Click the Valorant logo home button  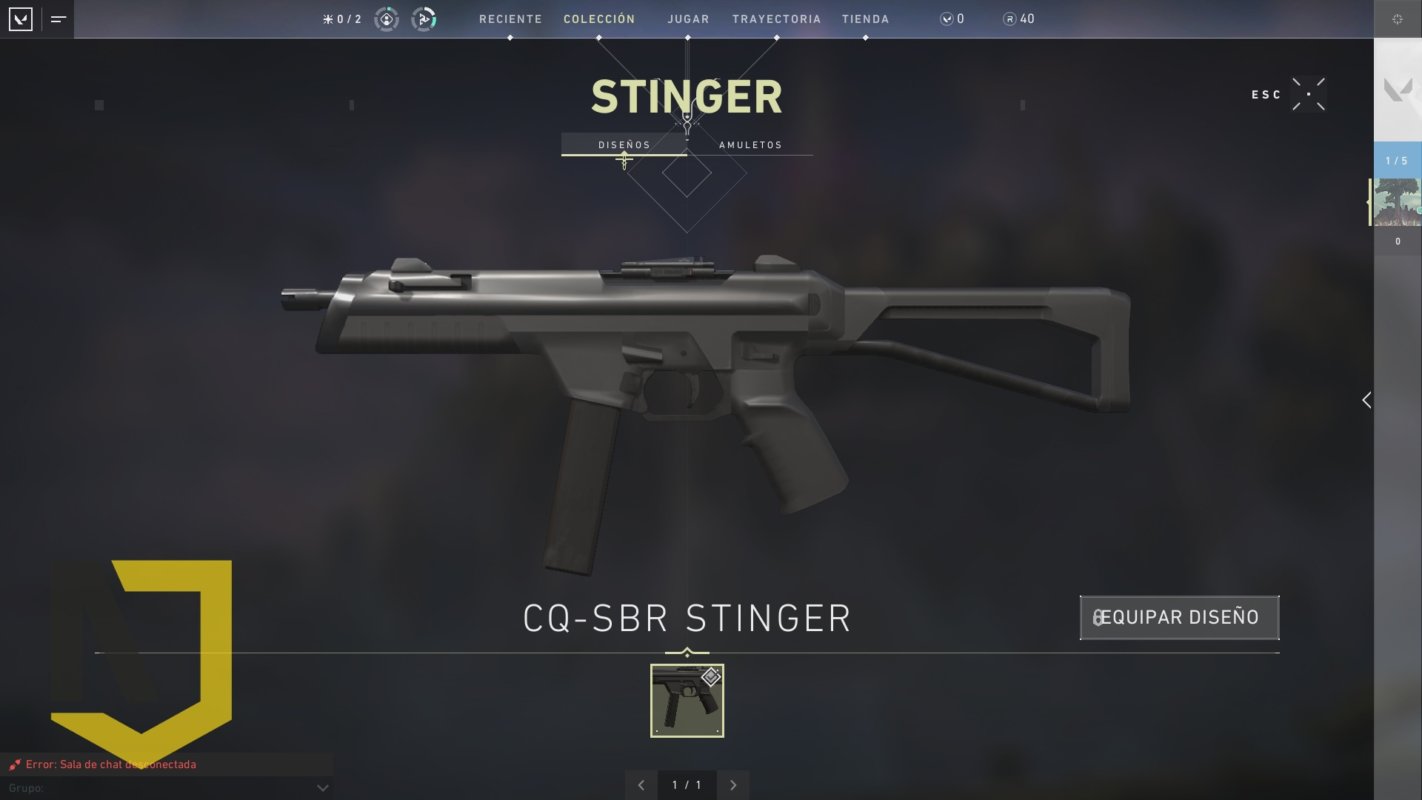tap(20, 19)
